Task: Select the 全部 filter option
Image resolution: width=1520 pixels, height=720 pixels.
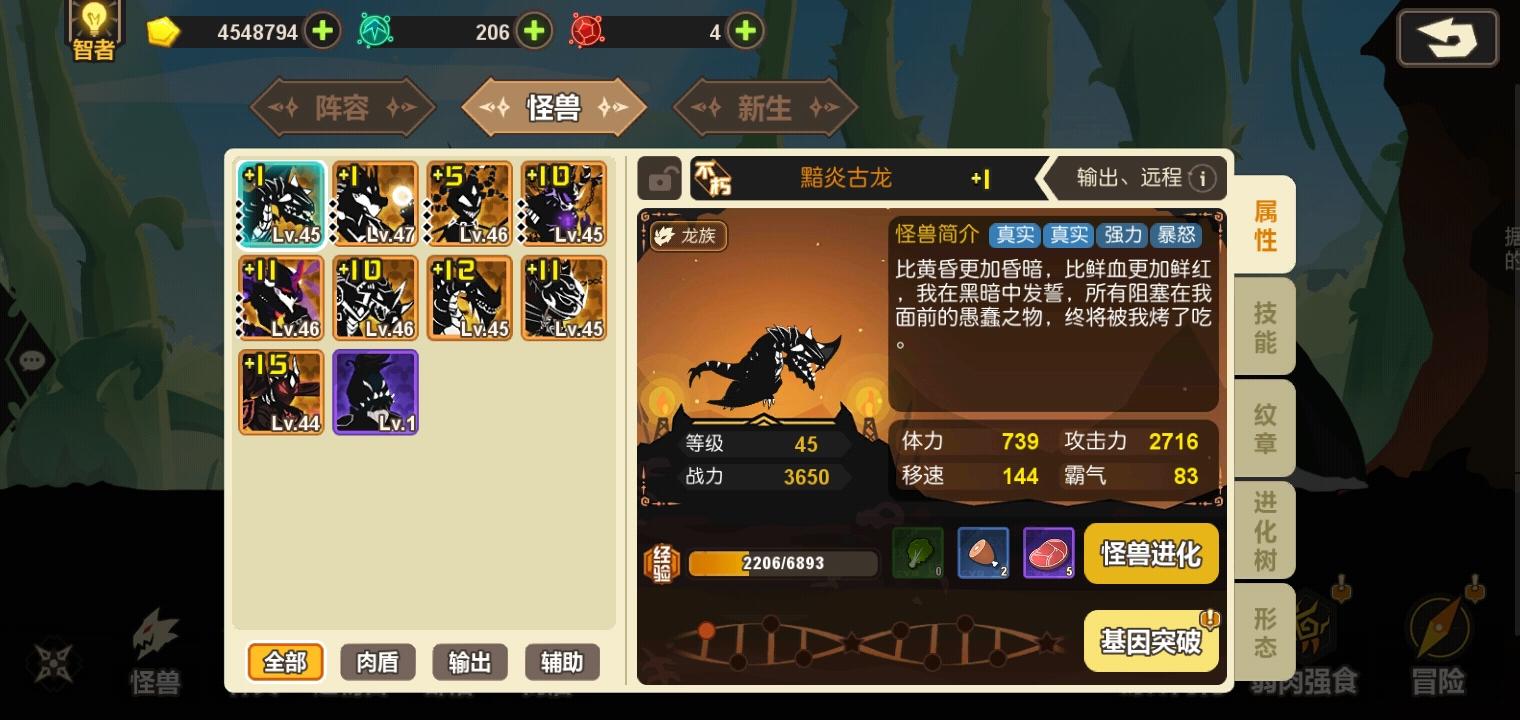Action: (285, 662)
